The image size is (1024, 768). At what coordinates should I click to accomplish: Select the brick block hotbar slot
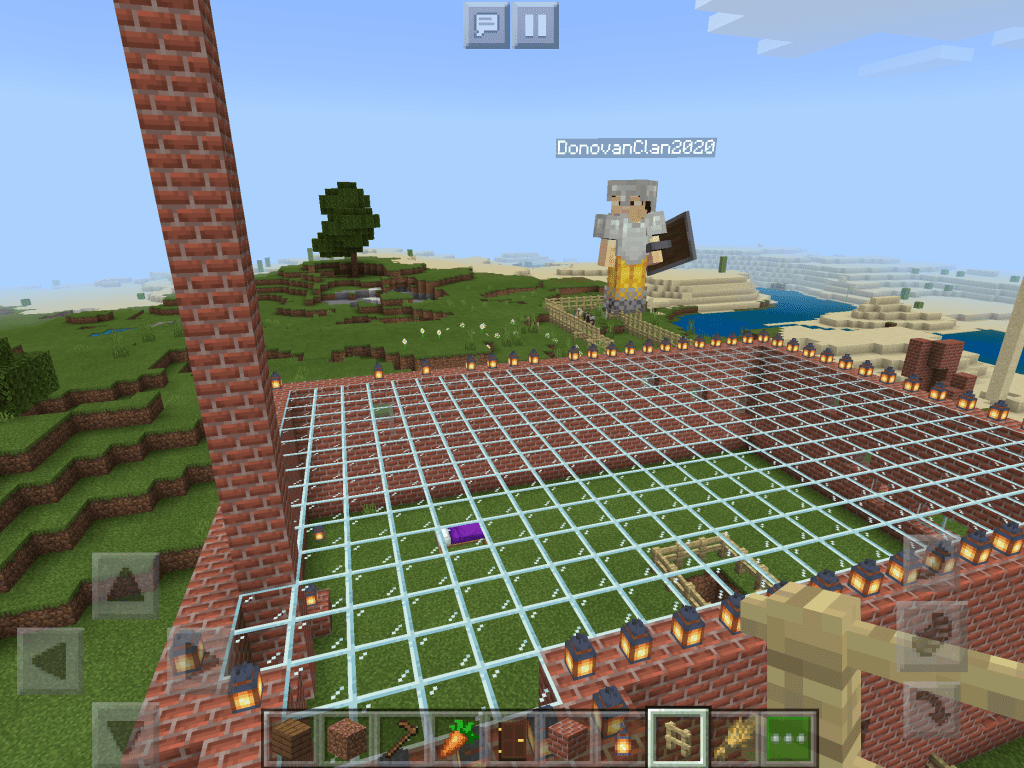click(566, 738)
